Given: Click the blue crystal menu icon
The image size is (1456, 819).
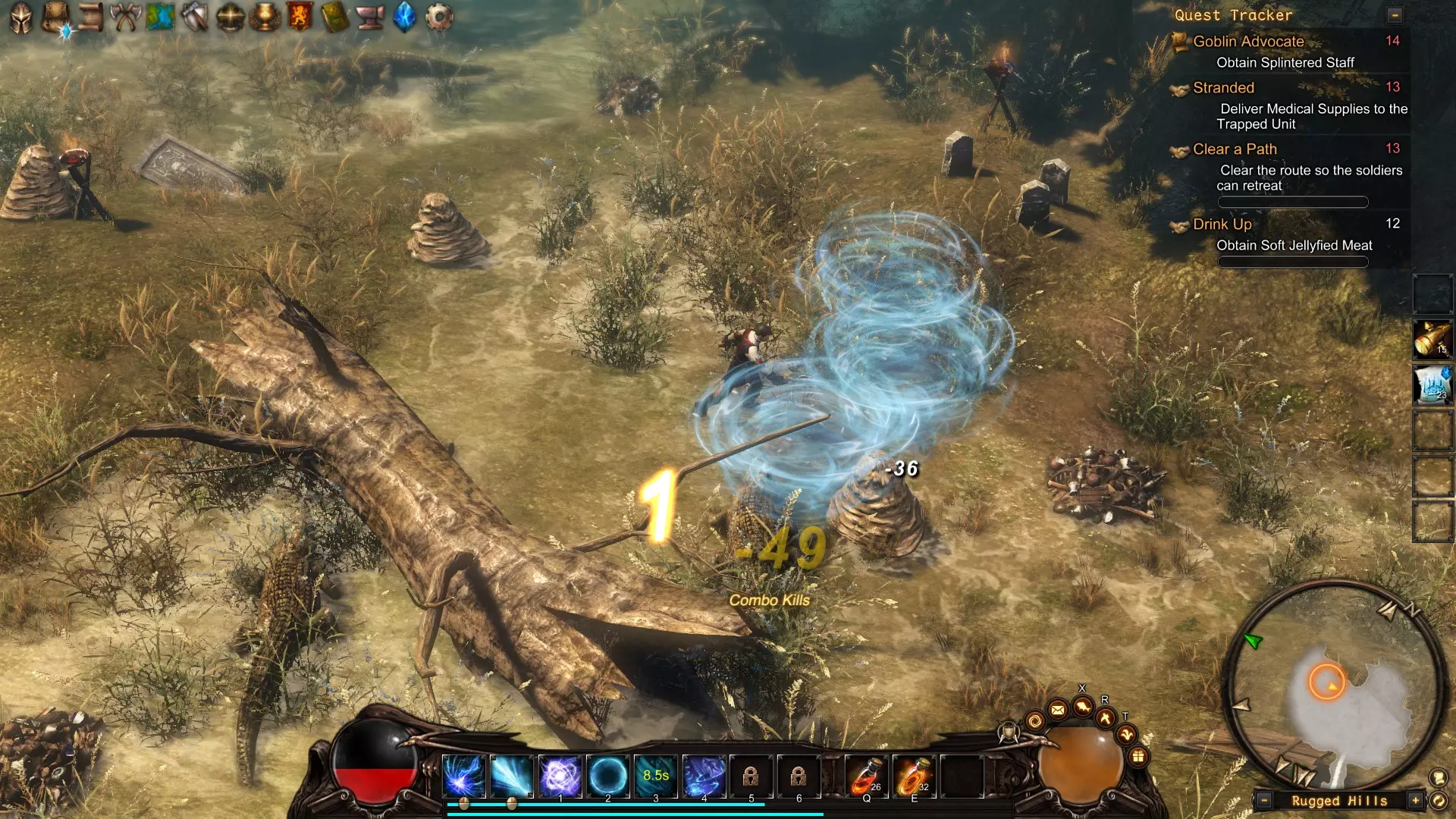Looking at the screenshot, I should pyautogui.click(x=405, y=17).
